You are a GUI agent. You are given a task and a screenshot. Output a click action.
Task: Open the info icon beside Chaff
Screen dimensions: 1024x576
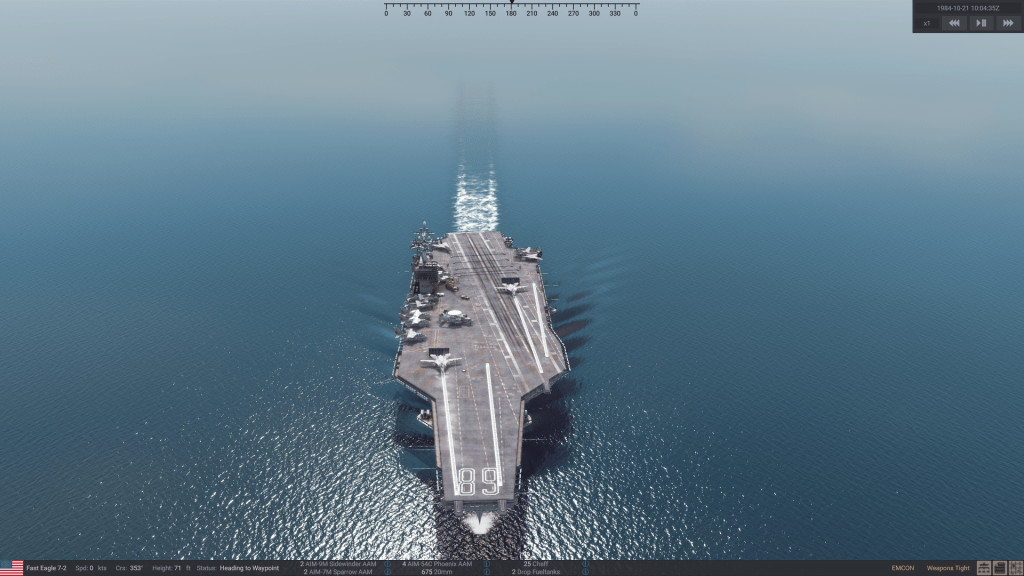(x=586, y=564)
